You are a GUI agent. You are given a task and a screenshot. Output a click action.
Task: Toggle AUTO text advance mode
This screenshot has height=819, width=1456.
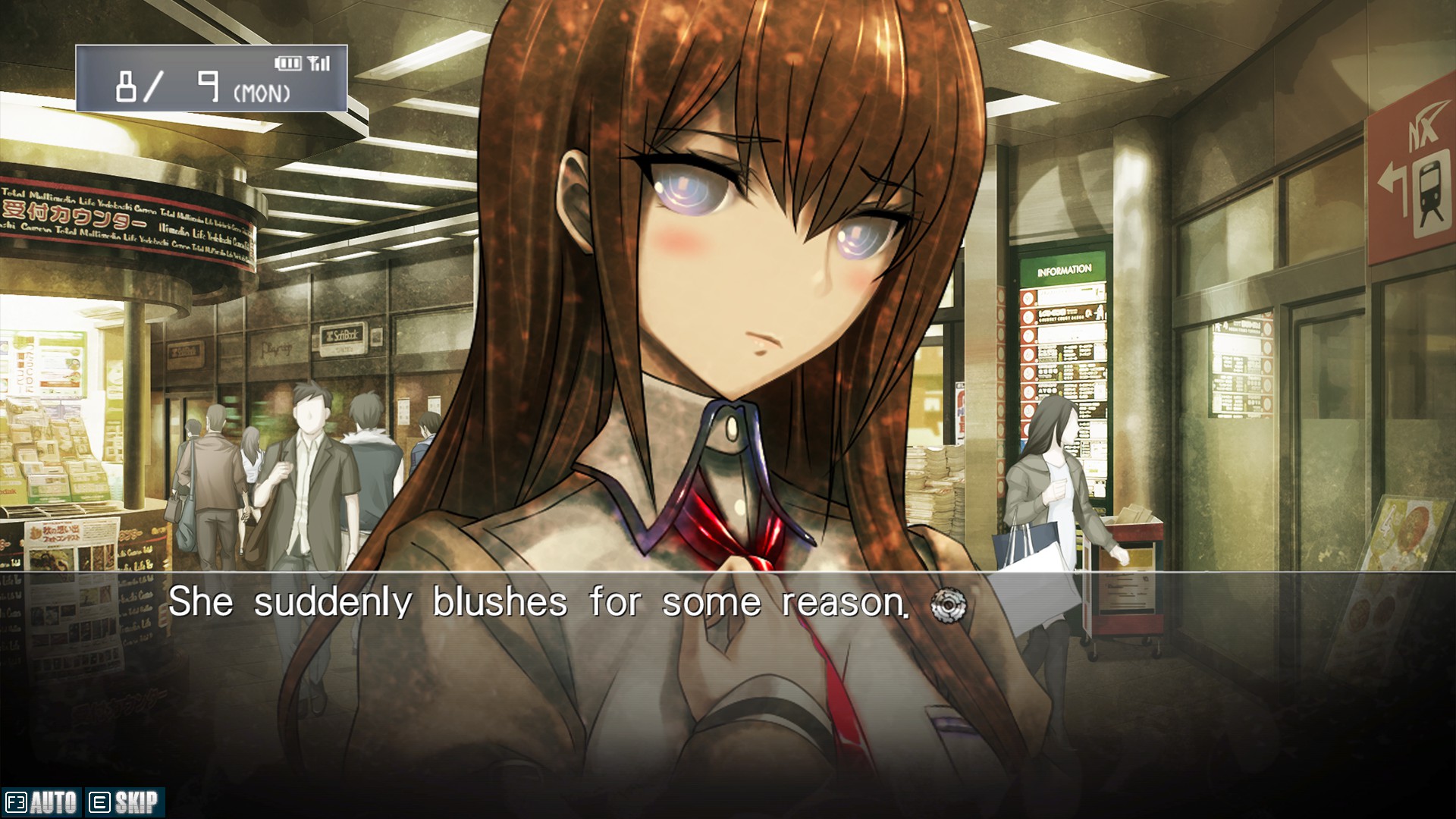point(42,802)
